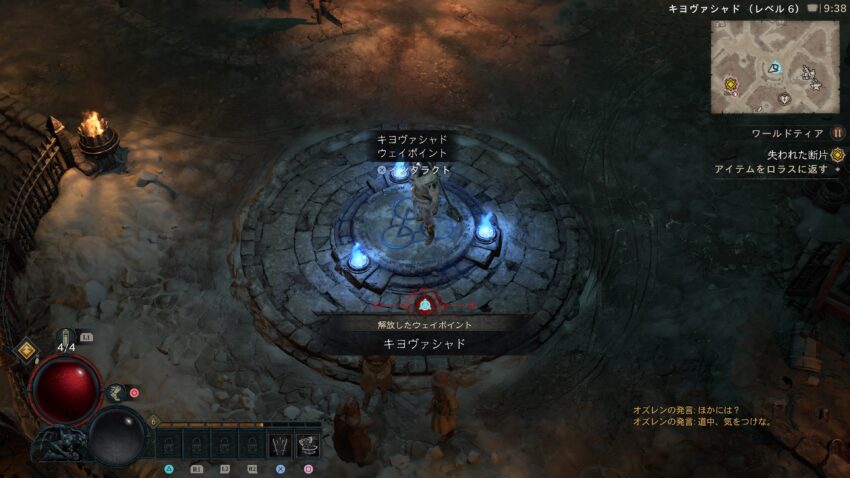This screenshot has height=478, width=850.
Task: Select the キヨヴァシャド ウェイポイント interact label
Action: [x=412, y=146]
